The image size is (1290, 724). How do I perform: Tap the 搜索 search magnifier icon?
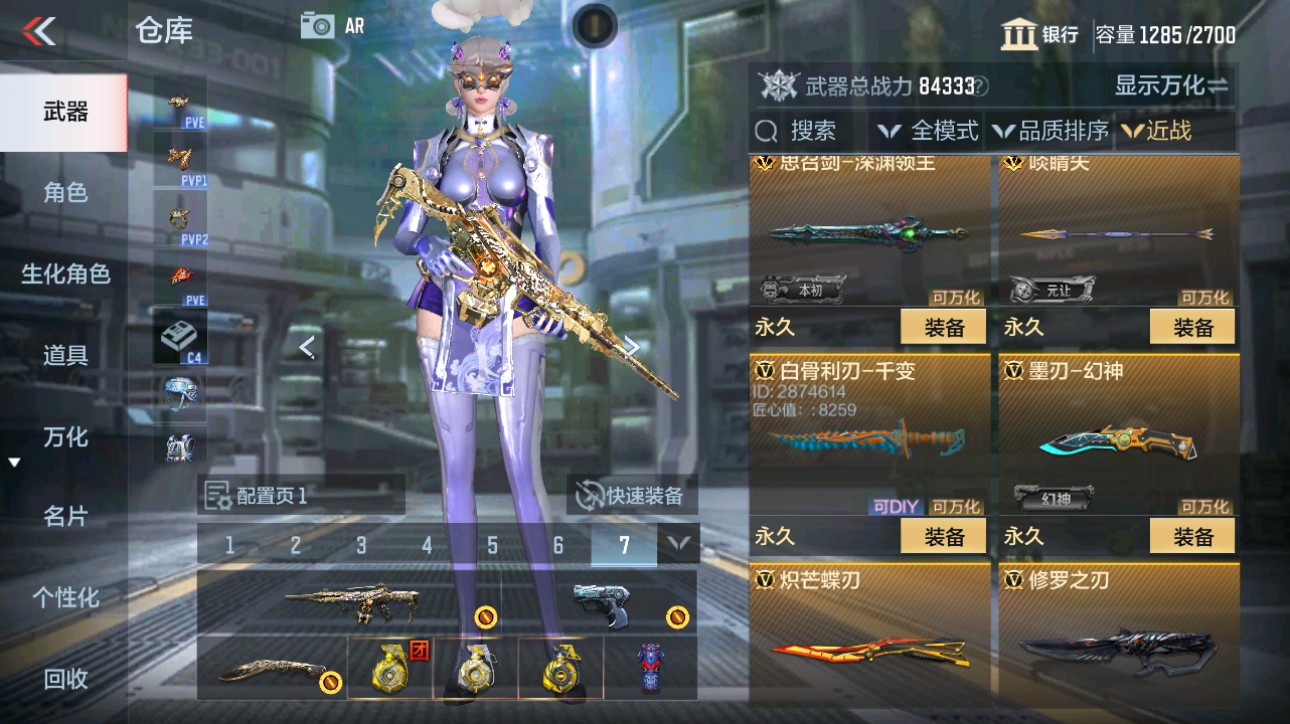[766, 130]
